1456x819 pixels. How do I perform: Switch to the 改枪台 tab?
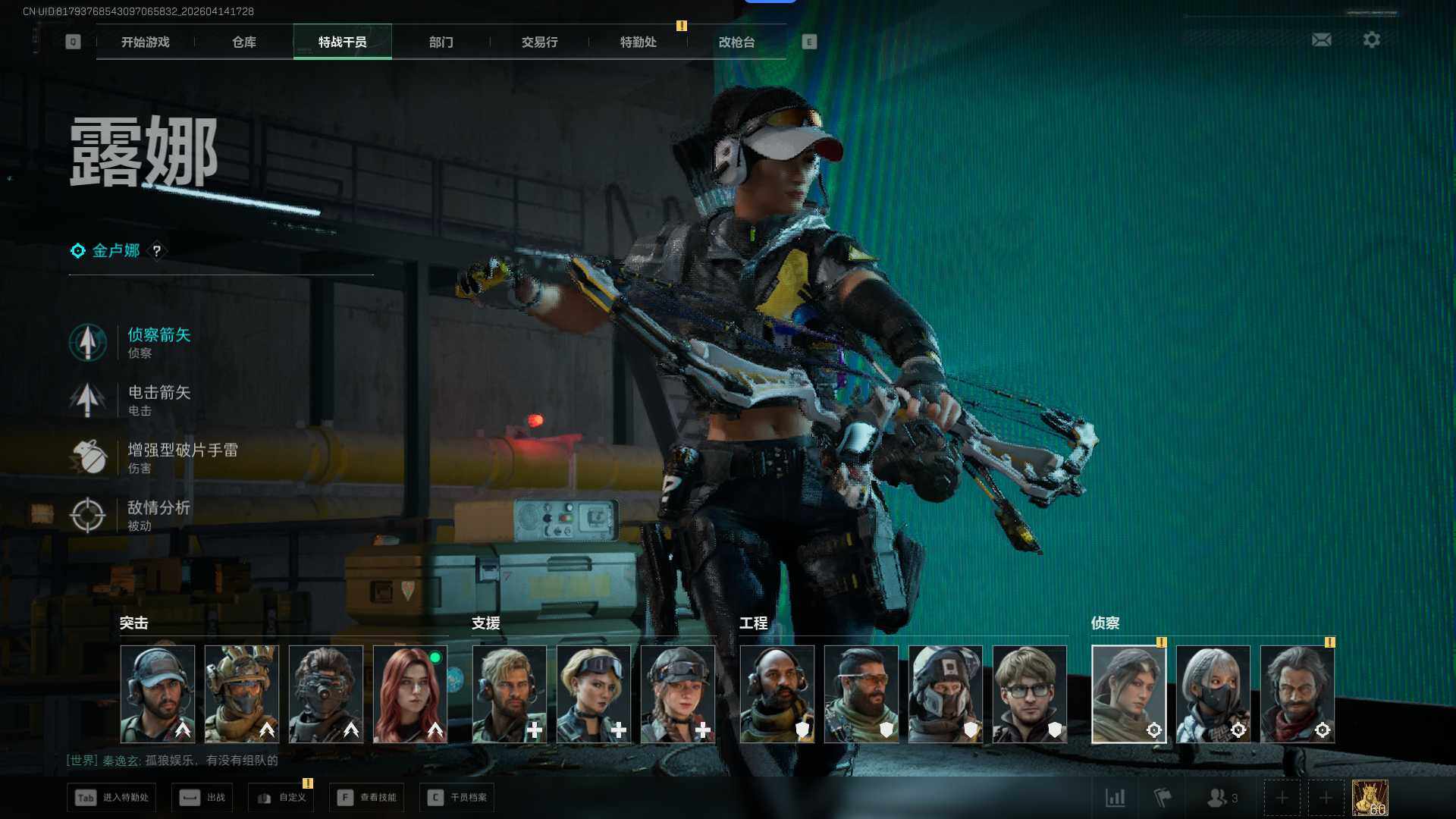tap(736, 42)
